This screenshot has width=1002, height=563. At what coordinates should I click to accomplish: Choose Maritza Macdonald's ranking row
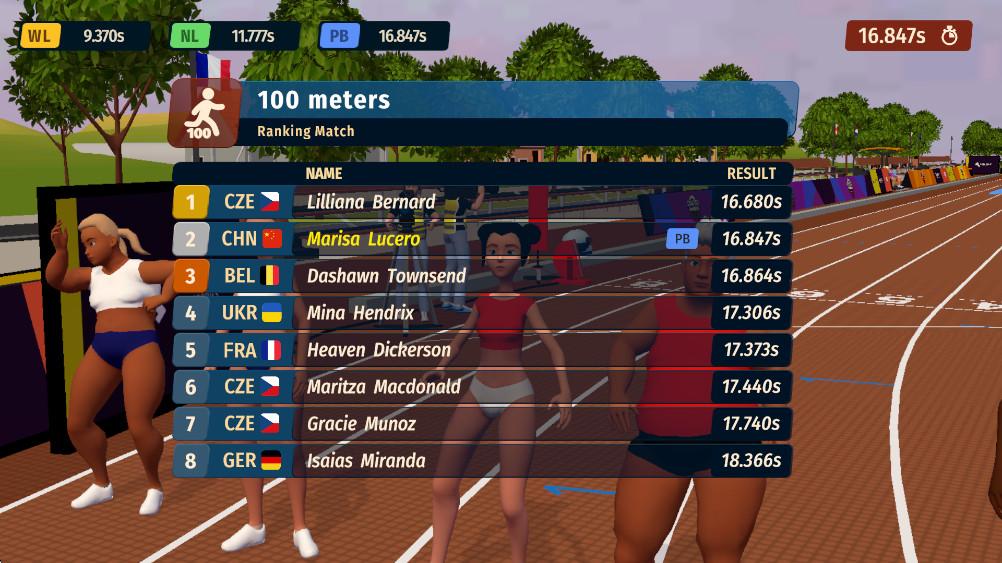[x=482, y=387]
